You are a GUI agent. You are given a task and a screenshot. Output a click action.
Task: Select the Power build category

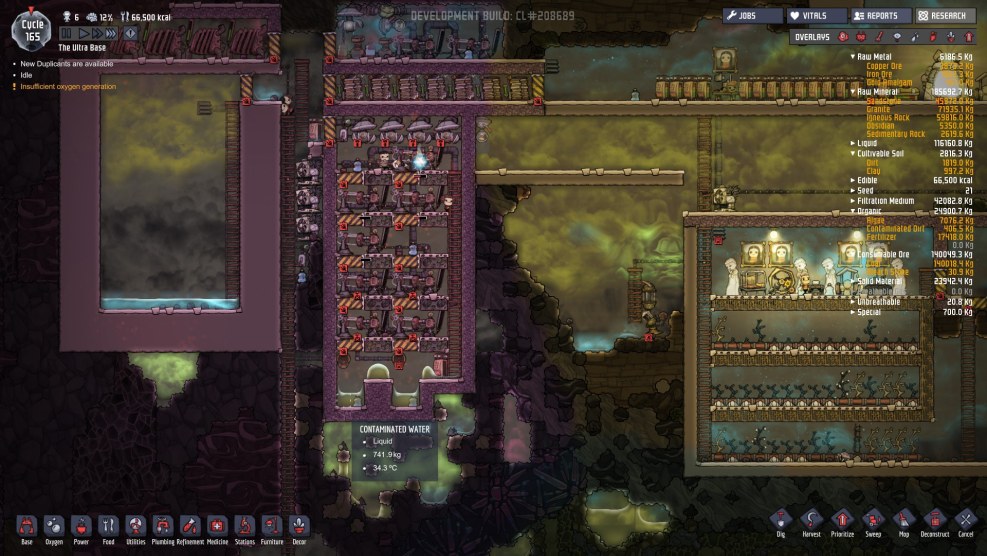pyautogui.click(x=82, y=526)
